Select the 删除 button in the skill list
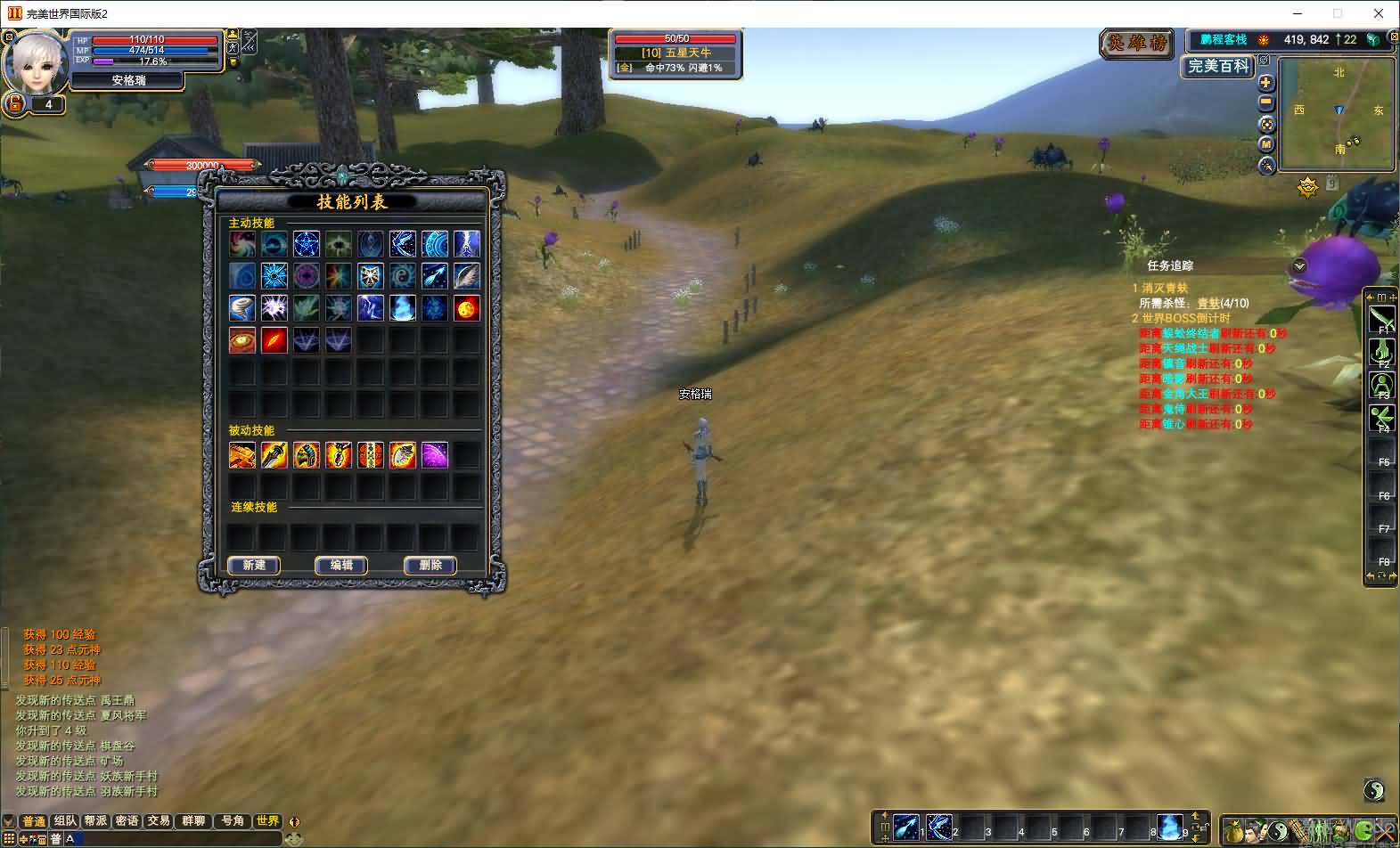 [x=430, y=565]
